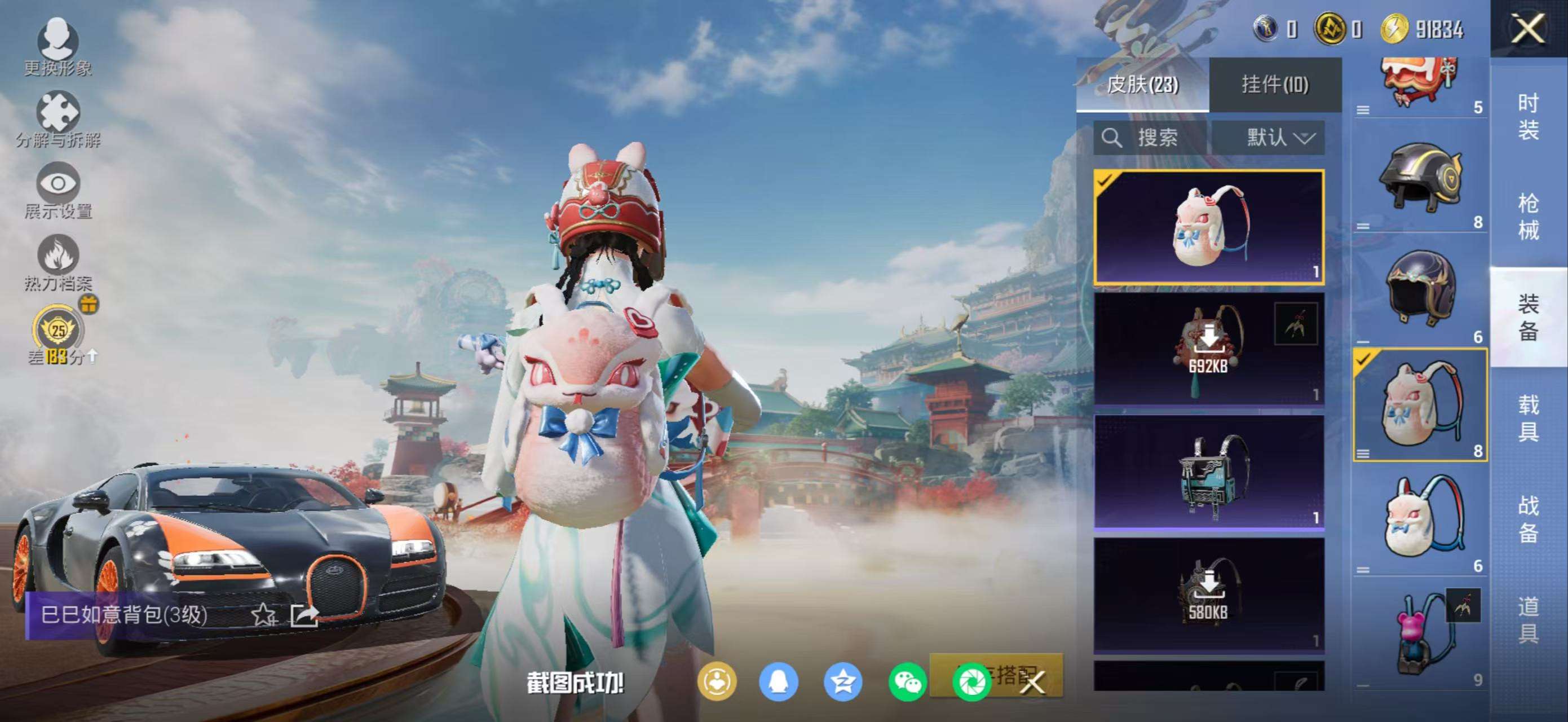Open 更换形象 change appearance option
Viewport: 1568px width, 722px height.
click(x=58, y=46)
